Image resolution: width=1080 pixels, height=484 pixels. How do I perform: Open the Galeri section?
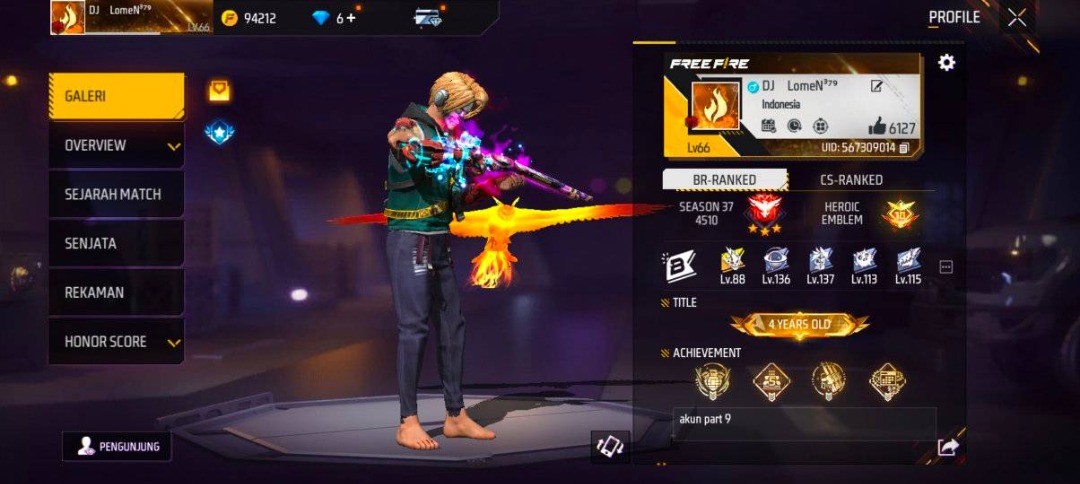pyautogui.click(x=116, y=97)
